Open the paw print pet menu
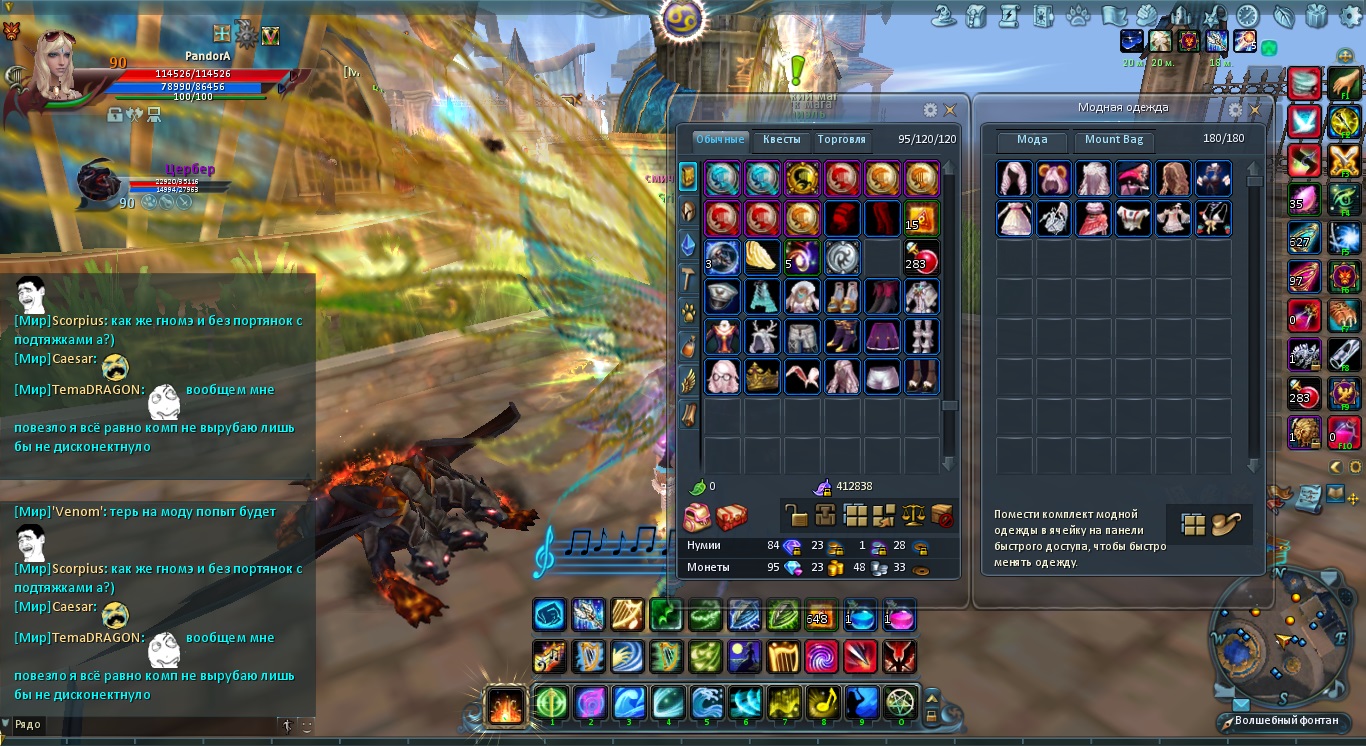Screen dimensions: 1366x746 (1077, 16)
